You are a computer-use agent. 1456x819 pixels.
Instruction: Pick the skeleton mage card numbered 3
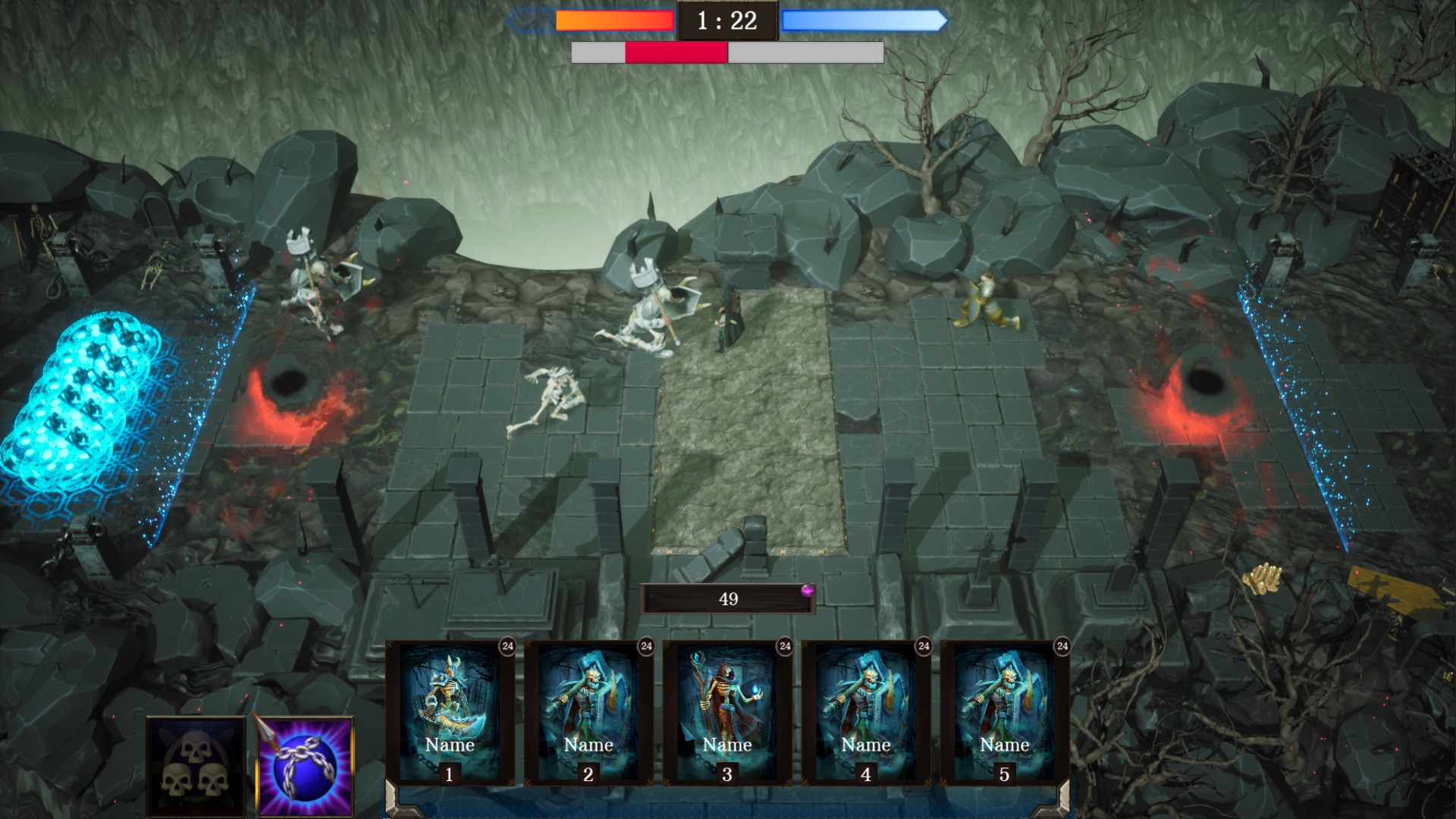click(727, 713)
